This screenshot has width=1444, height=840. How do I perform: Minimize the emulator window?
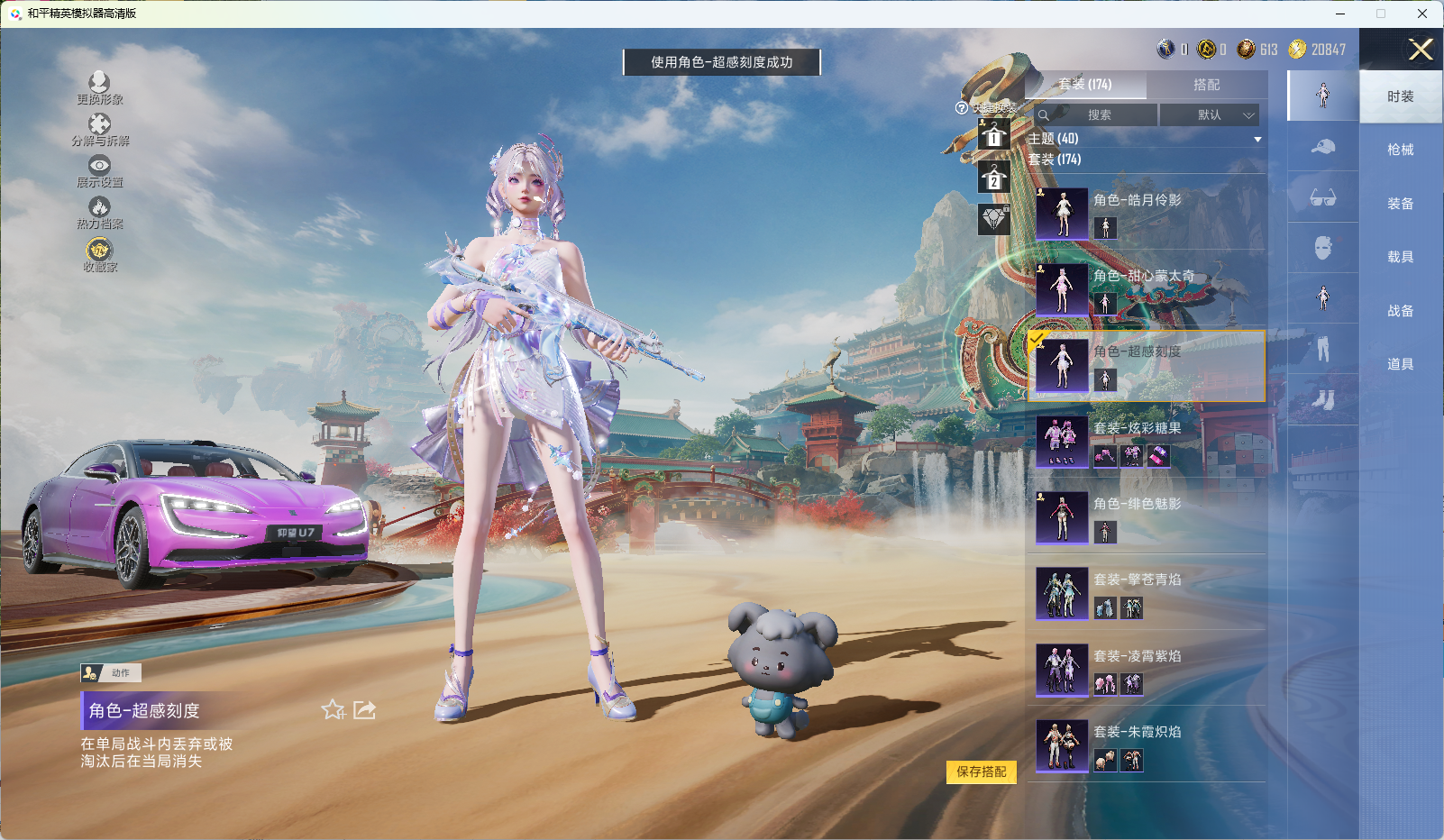(1340, 14)
